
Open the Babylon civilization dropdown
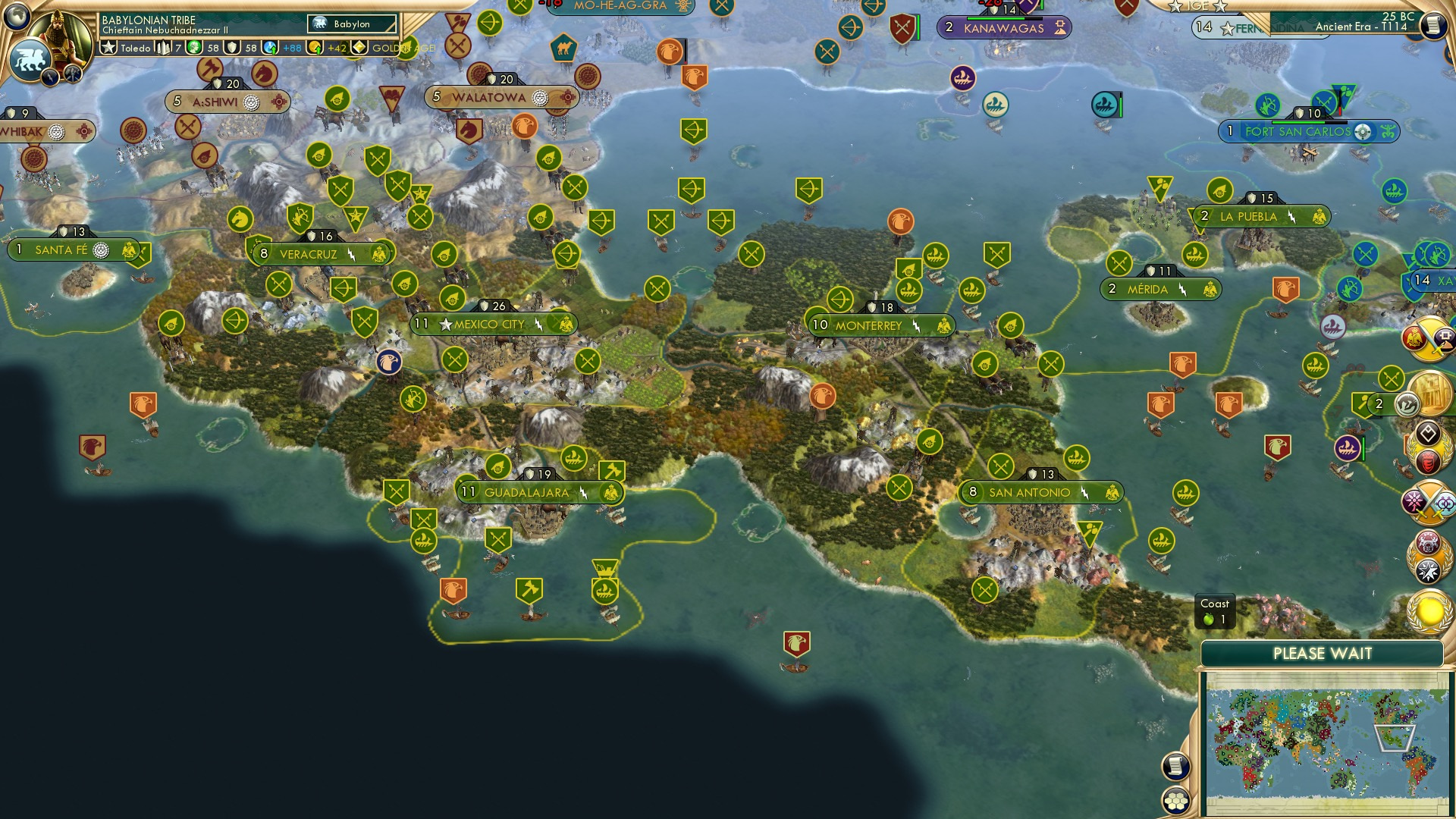tap(350, 24)
